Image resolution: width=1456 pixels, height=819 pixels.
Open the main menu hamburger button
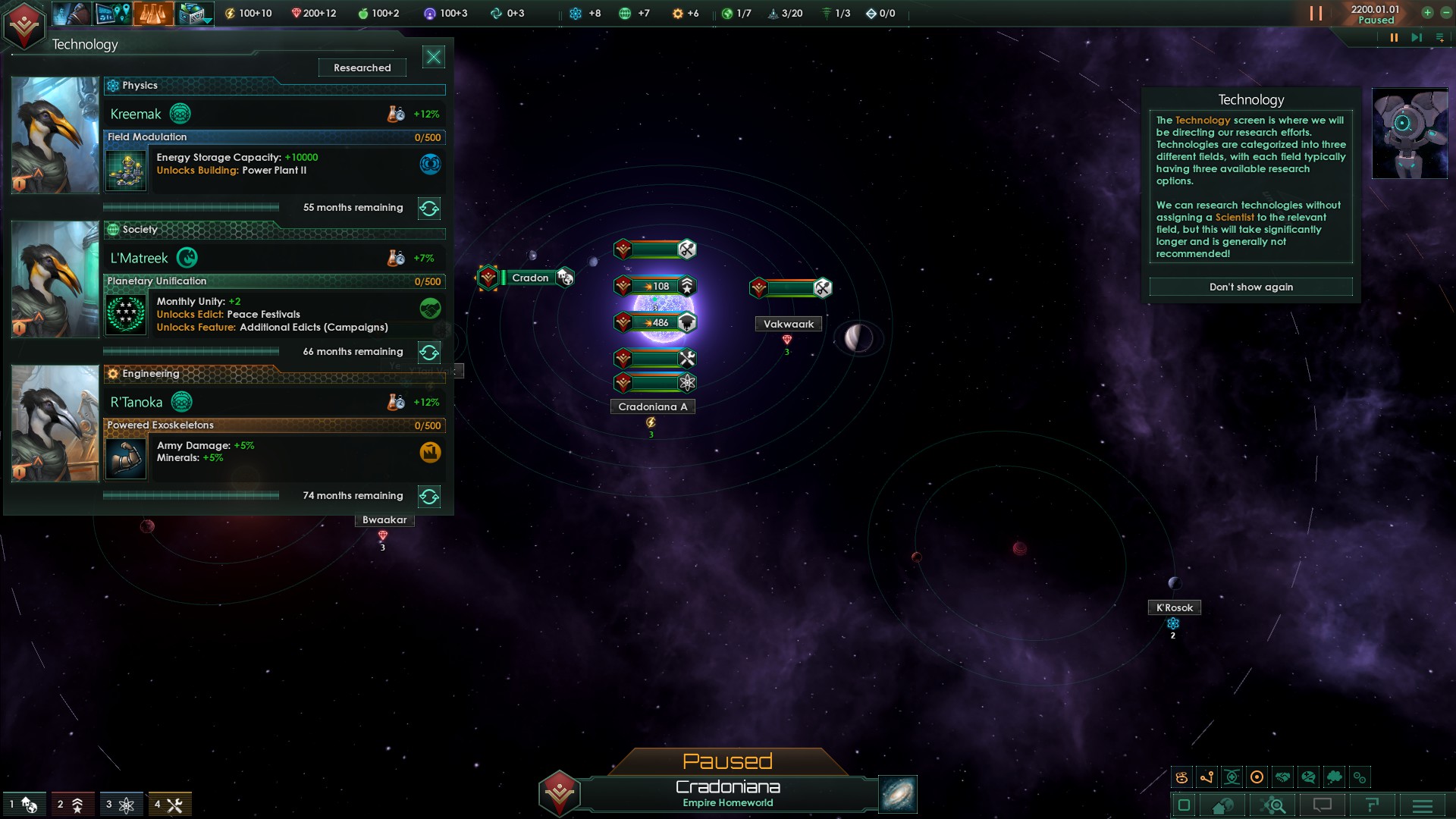coord(1423,805)
